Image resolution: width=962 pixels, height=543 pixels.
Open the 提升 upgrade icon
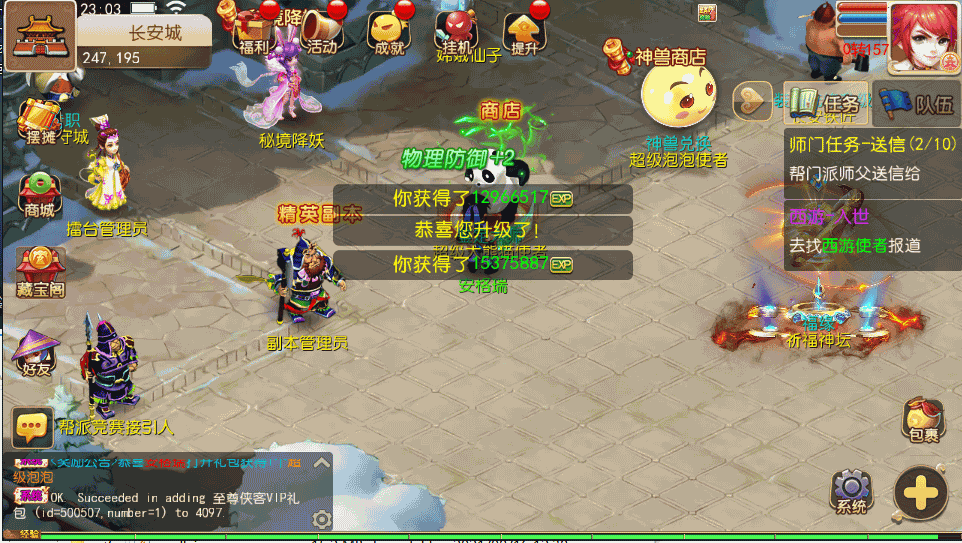click(524, 30)
